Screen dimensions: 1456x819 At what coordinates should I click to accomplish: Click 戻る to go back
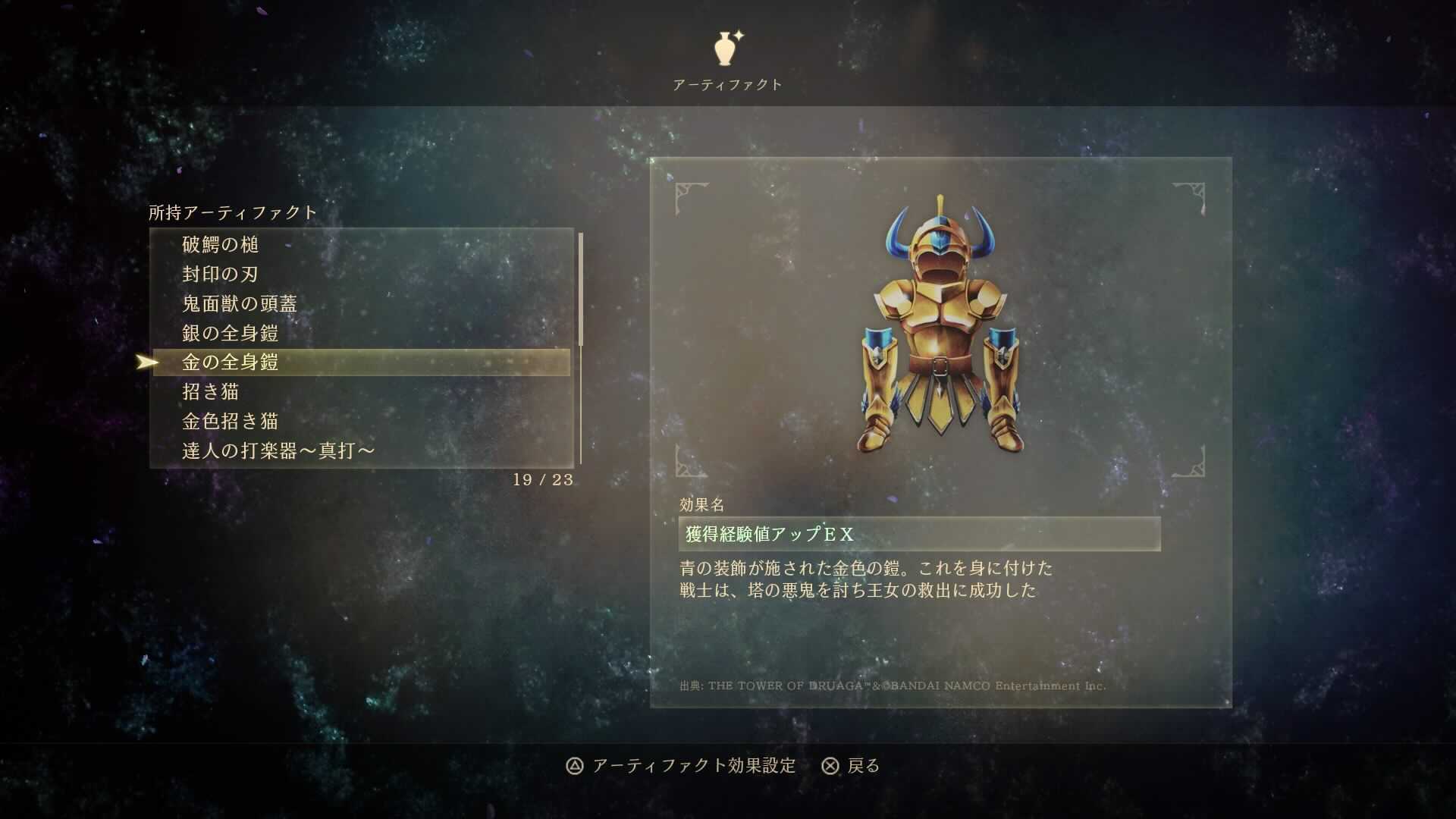pos(864,767)
